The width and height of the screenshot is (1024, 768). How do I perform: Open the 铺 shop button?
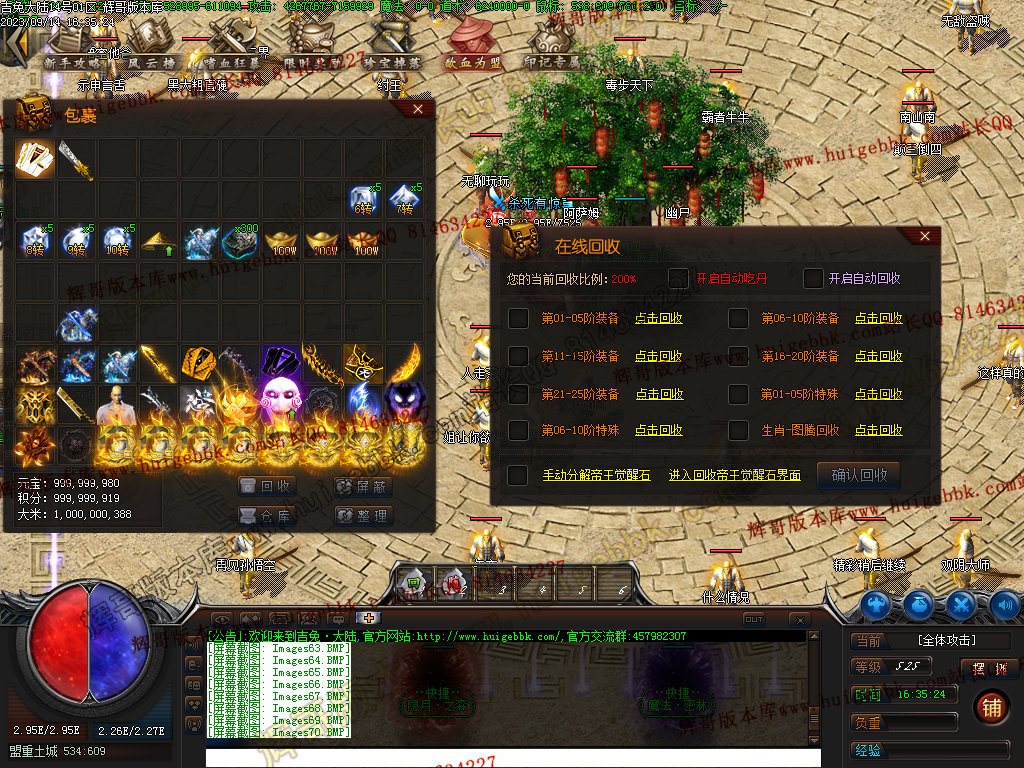[990, 706]
